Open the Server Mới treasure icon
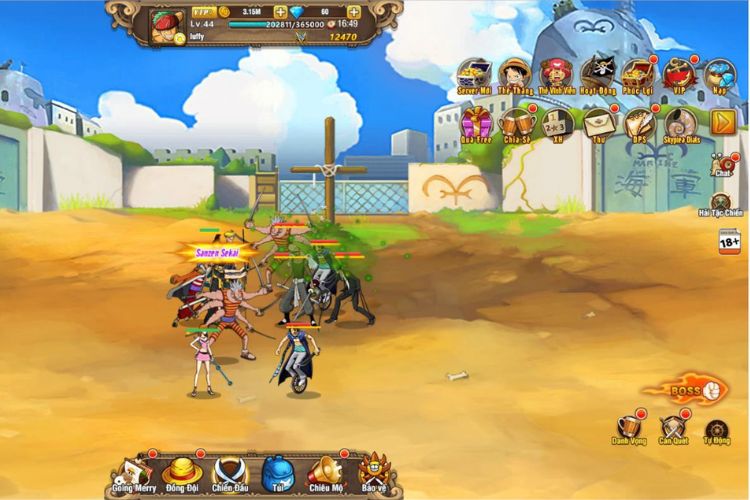The width and height of the screenshot is (750, 500). (x=475, y=74)
